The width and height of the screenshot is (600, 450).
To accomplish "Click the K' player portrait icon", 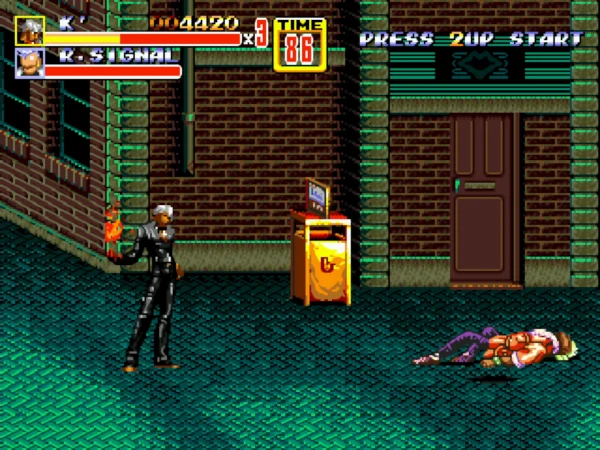I will pyautogui.click(x=29, y=30).
